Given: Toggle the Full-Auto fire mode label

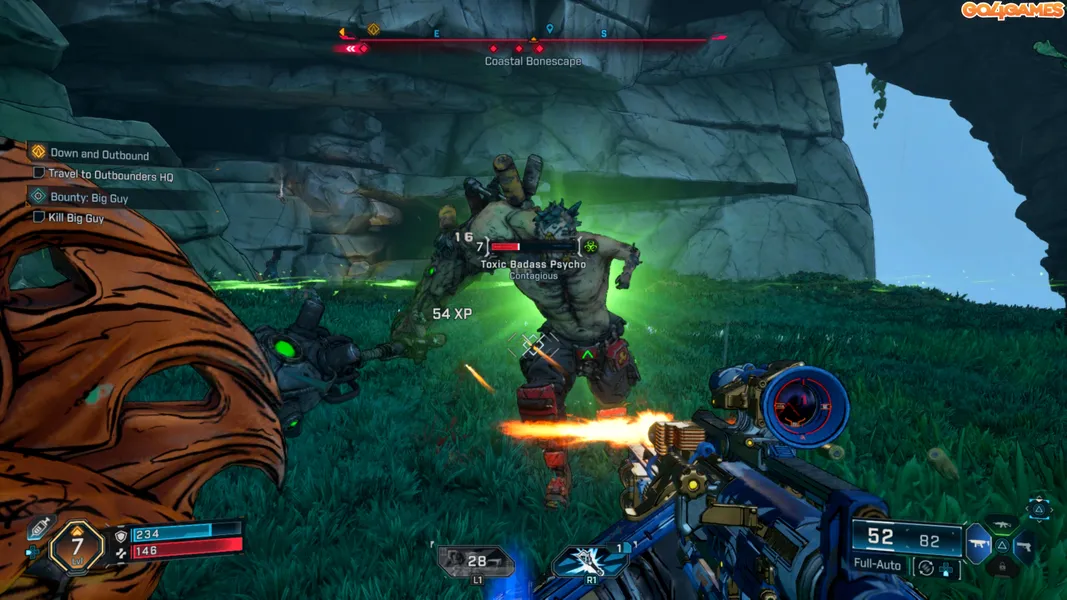Looking at the screenshot, I should click(877, 565).
